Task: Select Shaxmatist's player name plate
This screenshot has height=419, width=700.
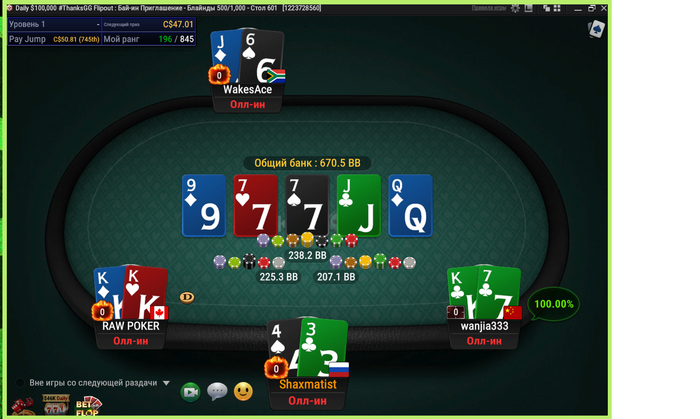Action: (x=307, y=385)
